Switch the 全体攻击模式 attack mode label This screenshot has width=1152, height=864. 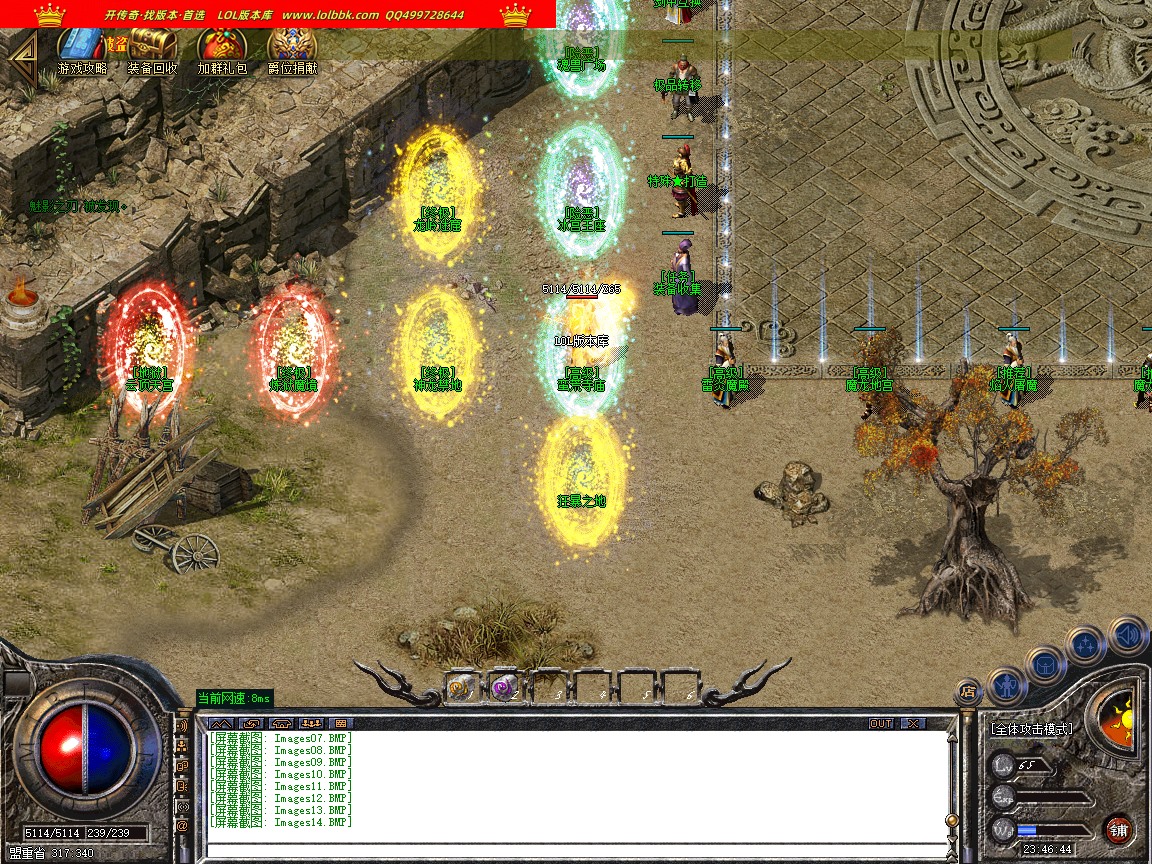[x=1031, y=729]
